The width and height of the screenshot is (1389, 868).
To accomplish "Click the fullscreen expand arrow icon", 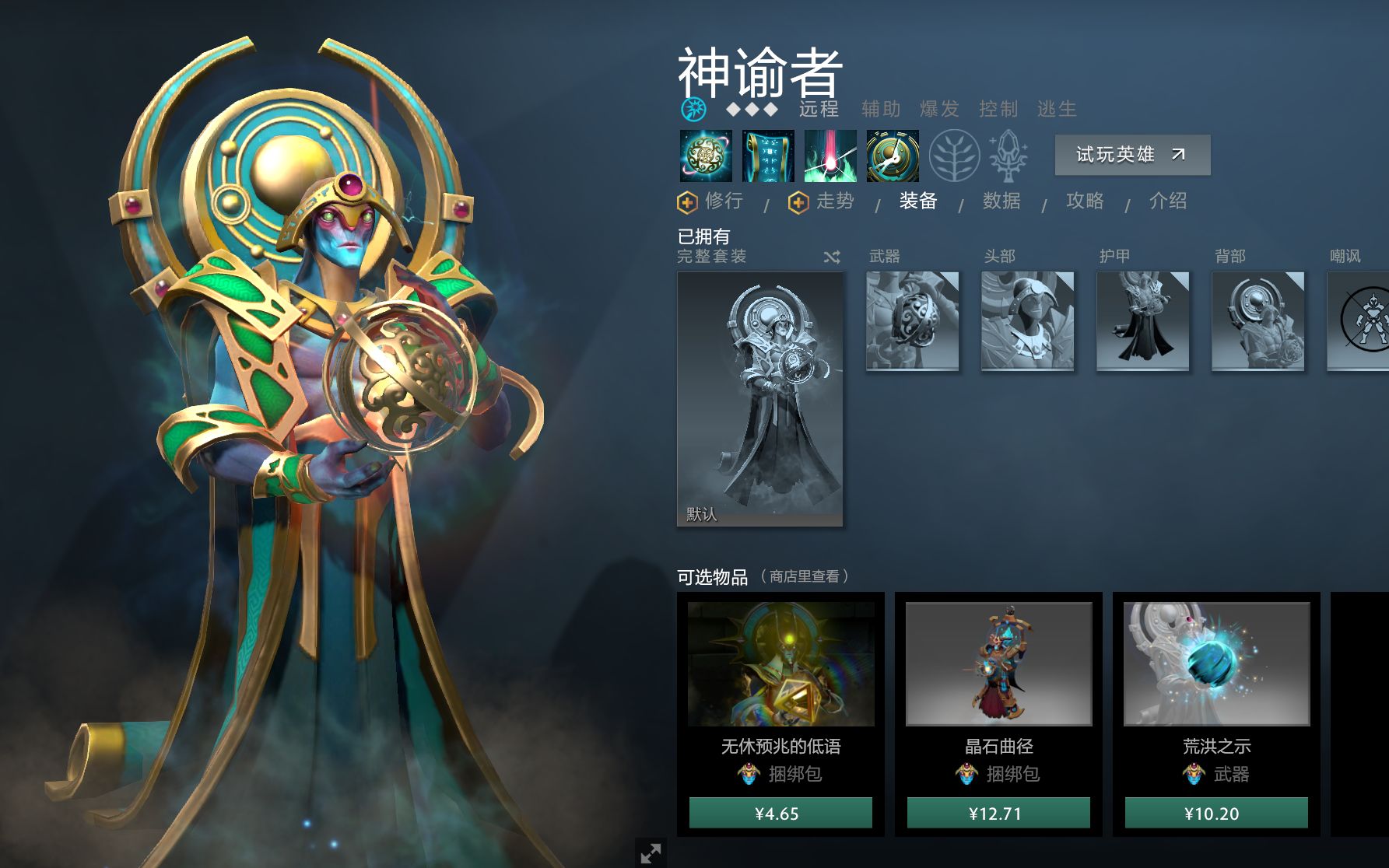I will pos(652,852).
